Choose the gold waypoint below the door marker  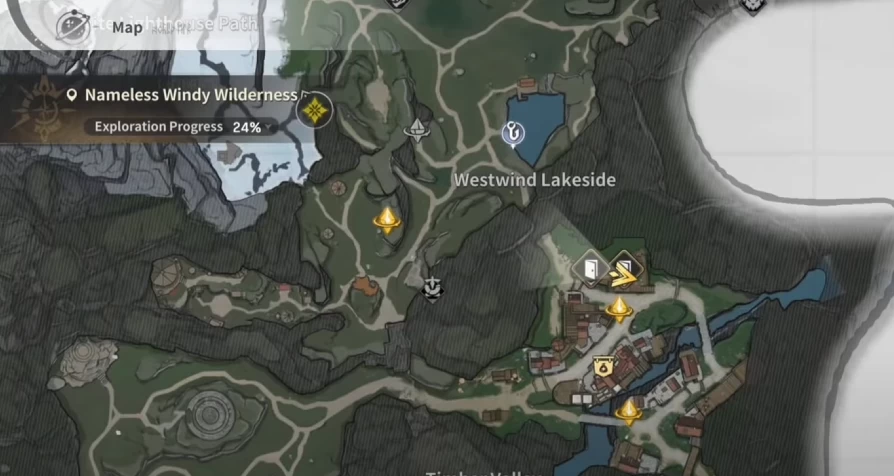619,308
